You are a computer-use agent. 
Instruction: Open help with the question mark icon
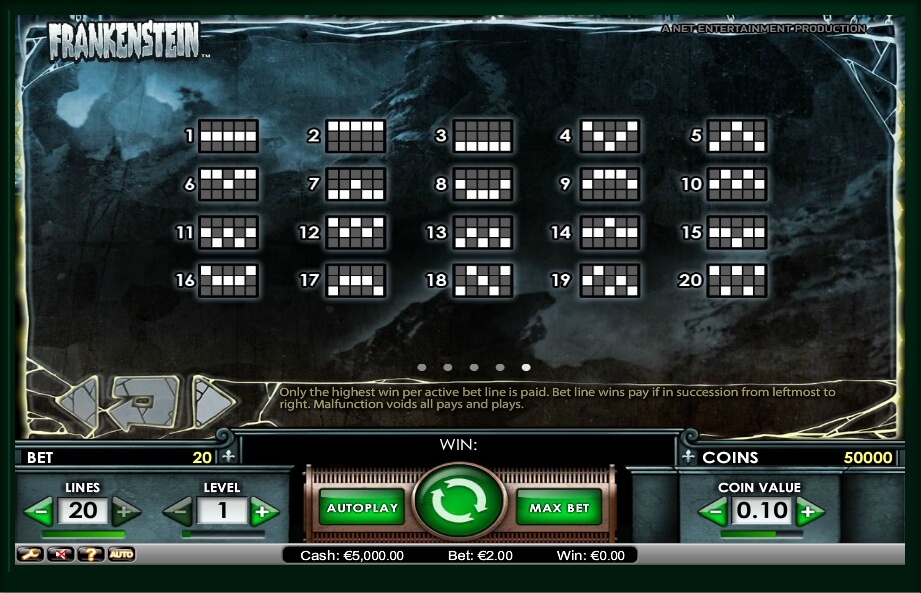(91, 554)
